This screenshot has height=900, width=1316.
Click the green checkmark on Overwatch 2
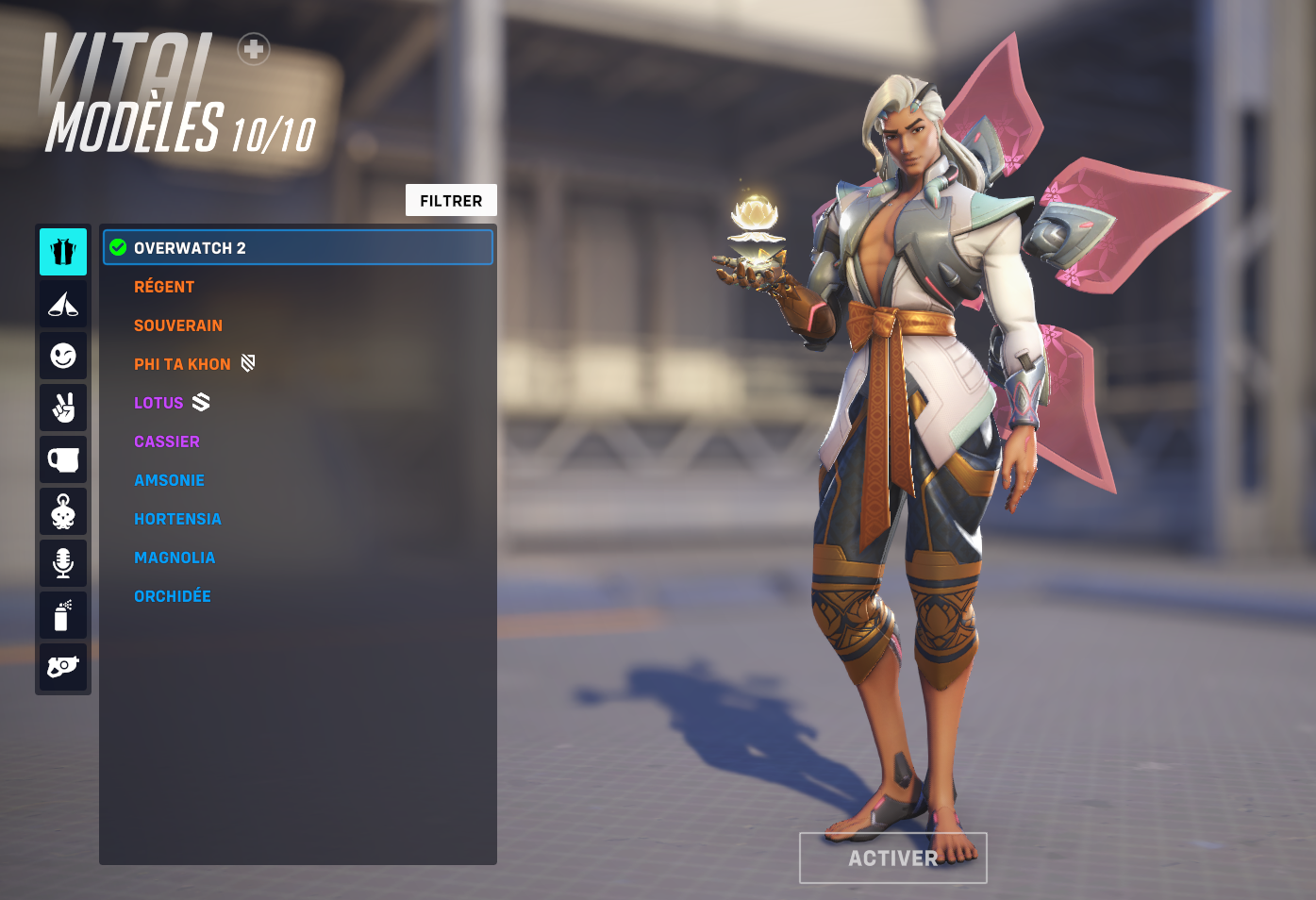(117, 247)
